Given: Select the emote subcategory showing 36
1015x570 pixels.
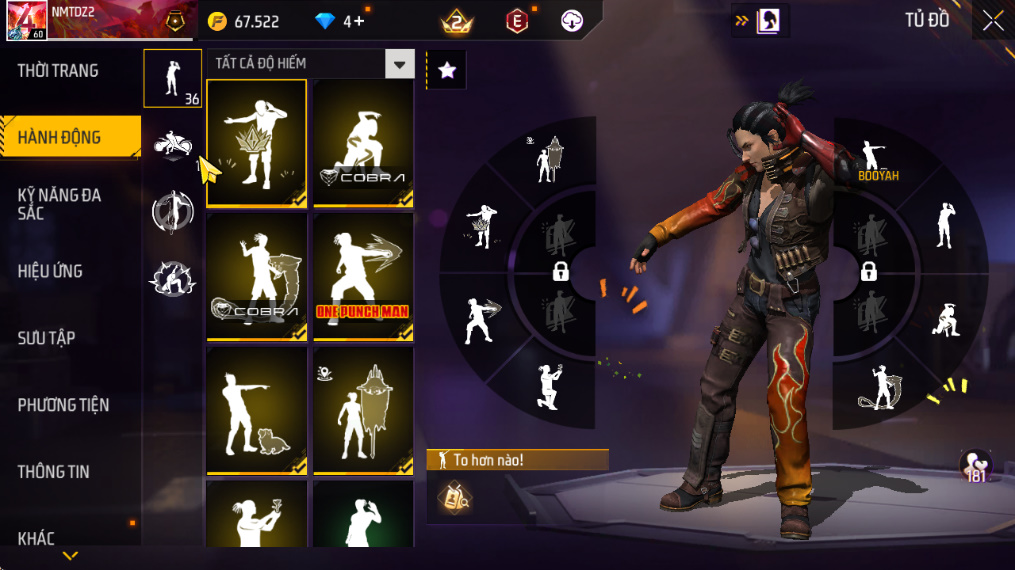Looking at the screenshot, I should pyautogui.click(x=172, y=78).
